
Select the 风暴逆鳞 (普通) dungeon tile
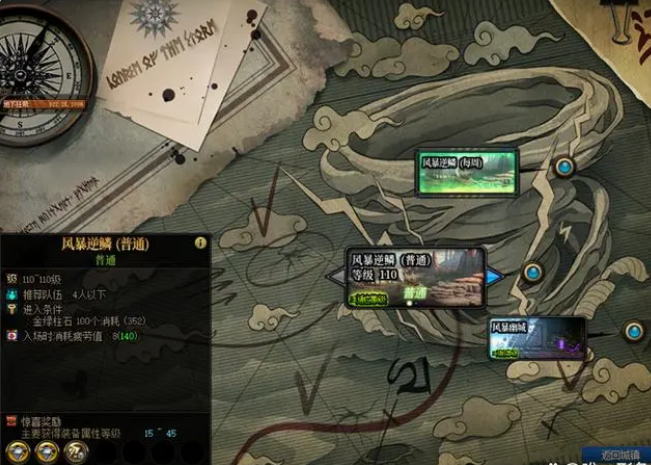415,277
